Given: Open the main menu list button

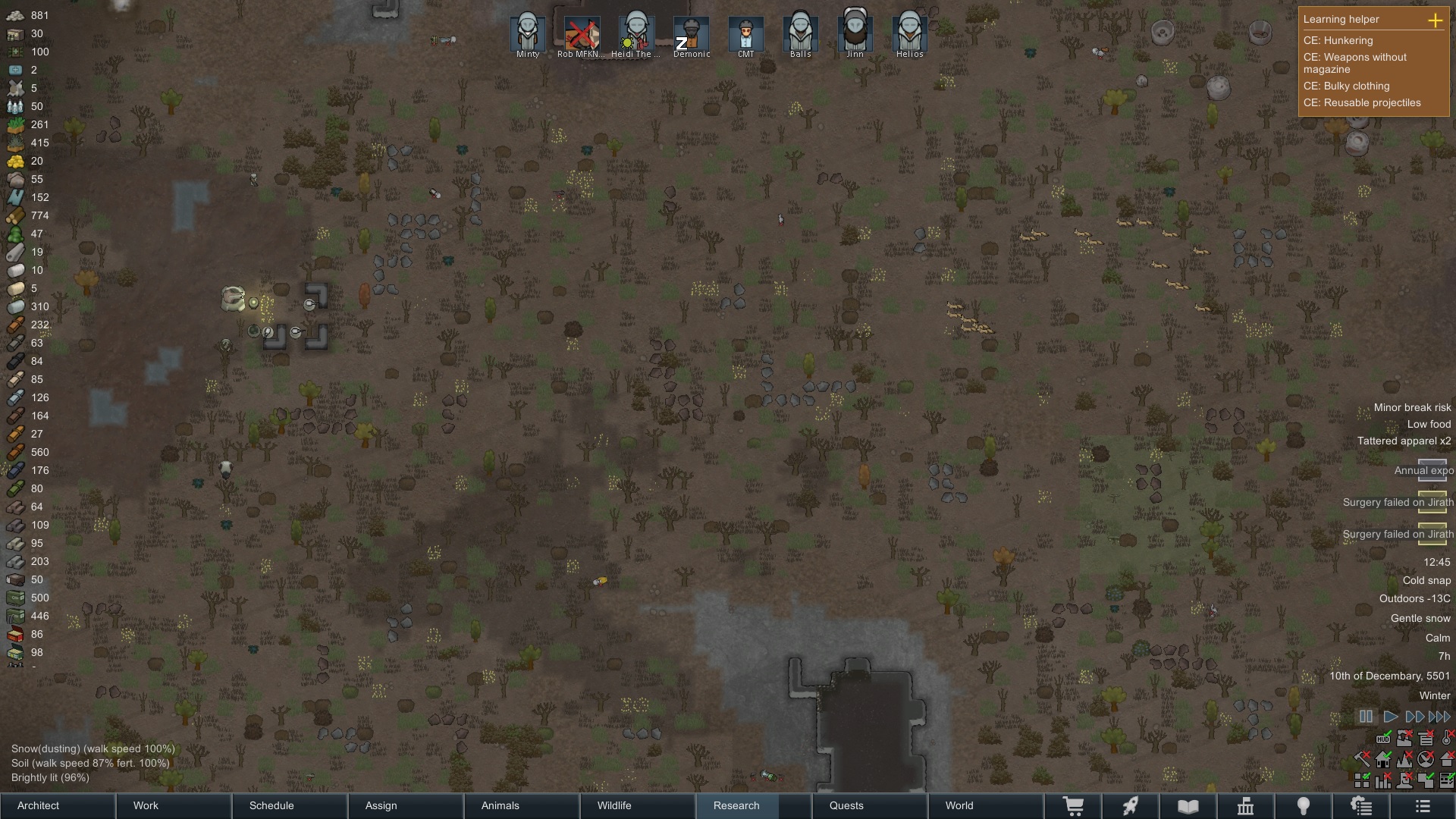Looking at the screenshot, I should pos(1423,806).
